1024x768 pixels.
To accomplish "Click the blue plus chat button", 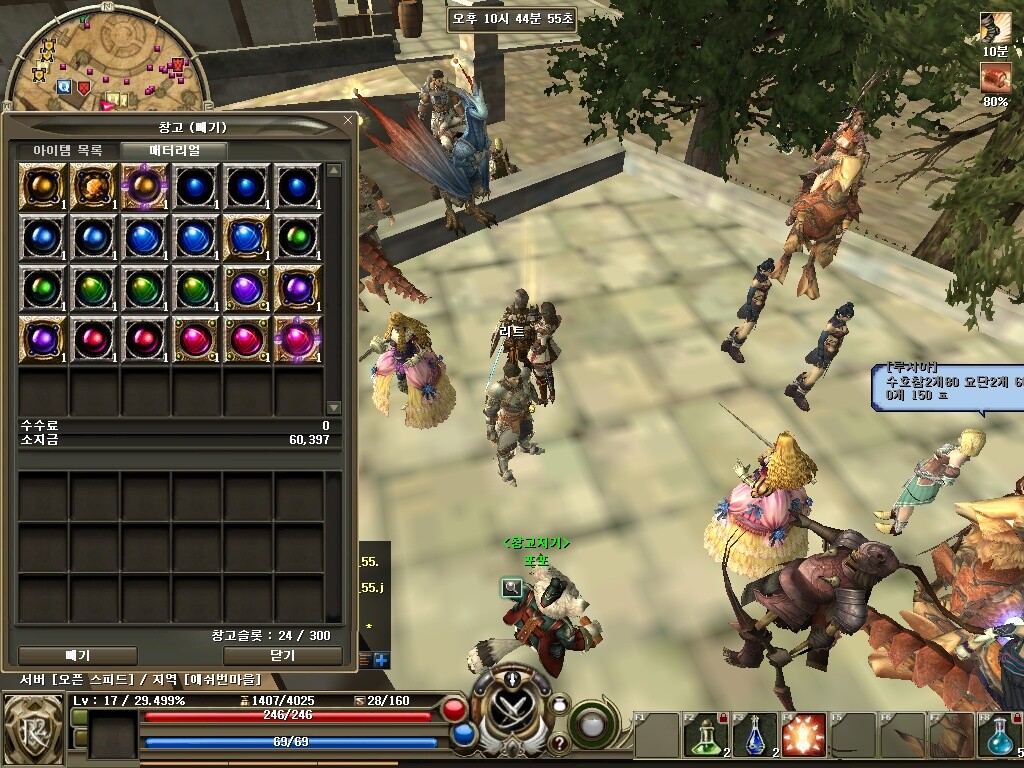I will 382,660.
